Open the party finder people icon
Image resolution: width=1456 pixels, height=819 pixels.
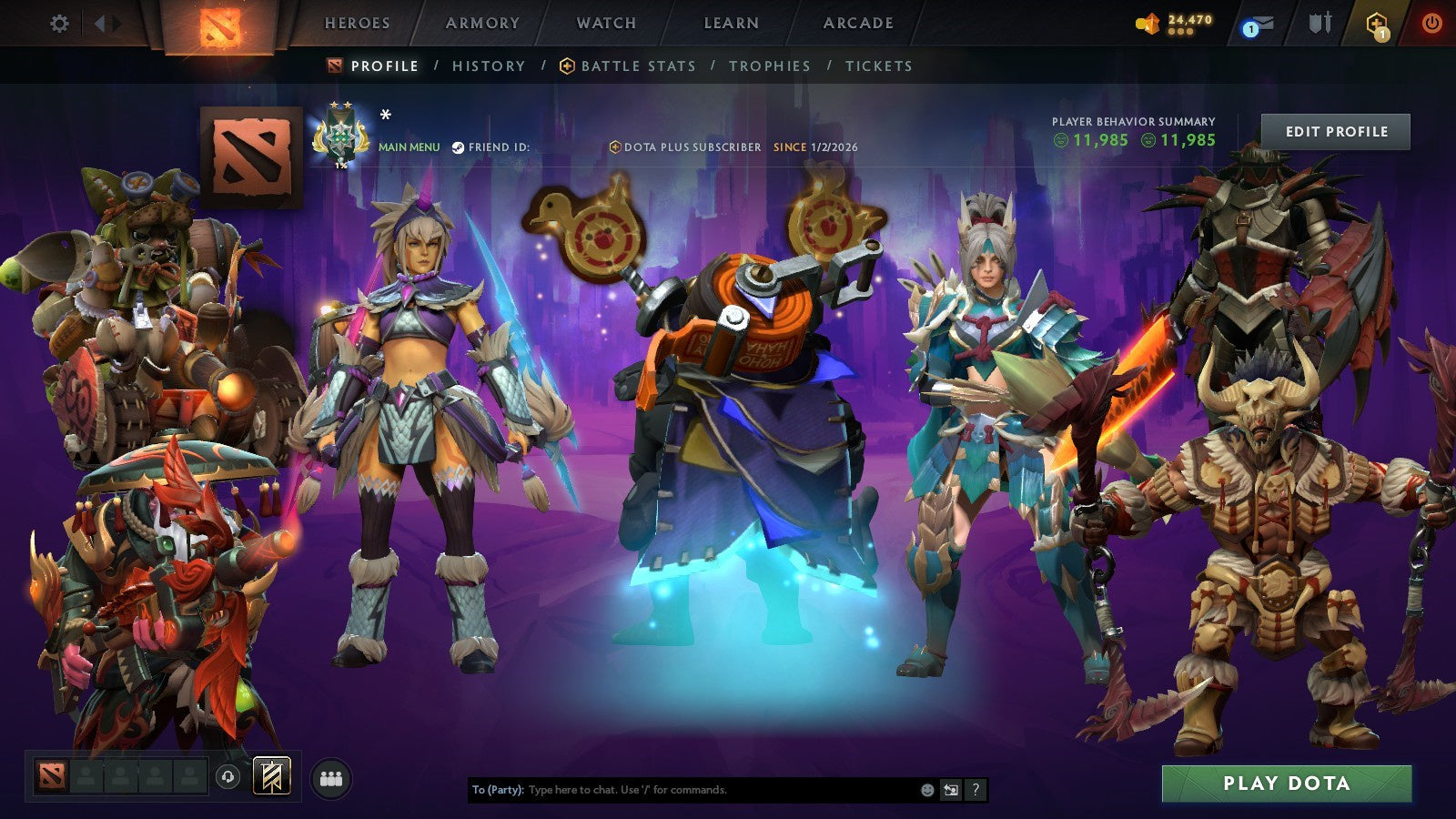[331, 776]
